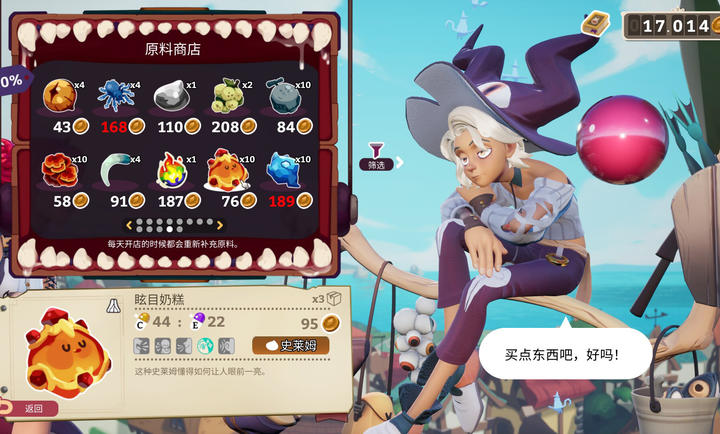Go to the next shop page arrow
Viewport: 720px width, 434px height.
[220, 225]
